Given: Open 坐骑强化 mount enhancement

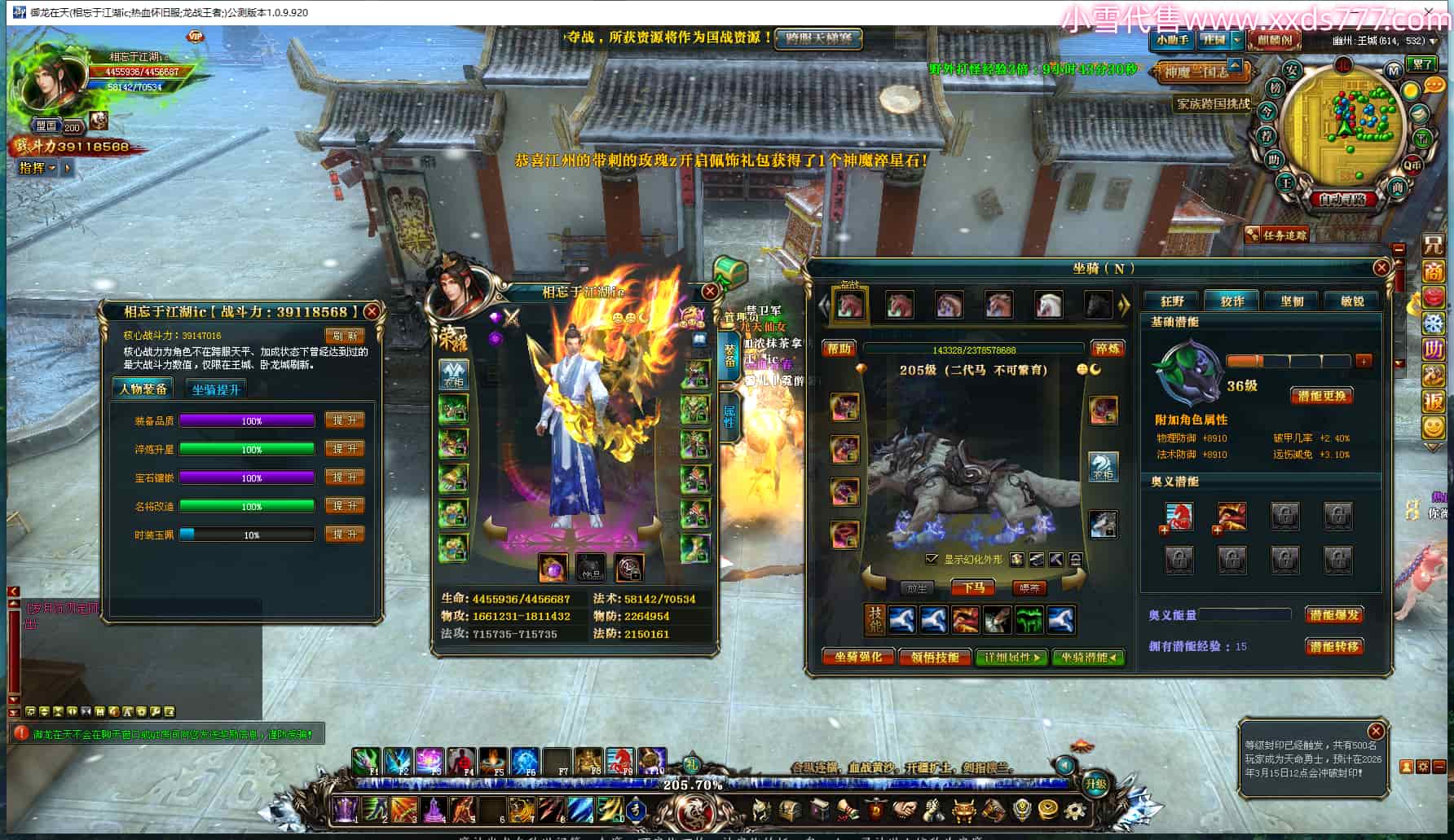Looking at the screenshot, I should pyautogui.click(x=858, y=657).
